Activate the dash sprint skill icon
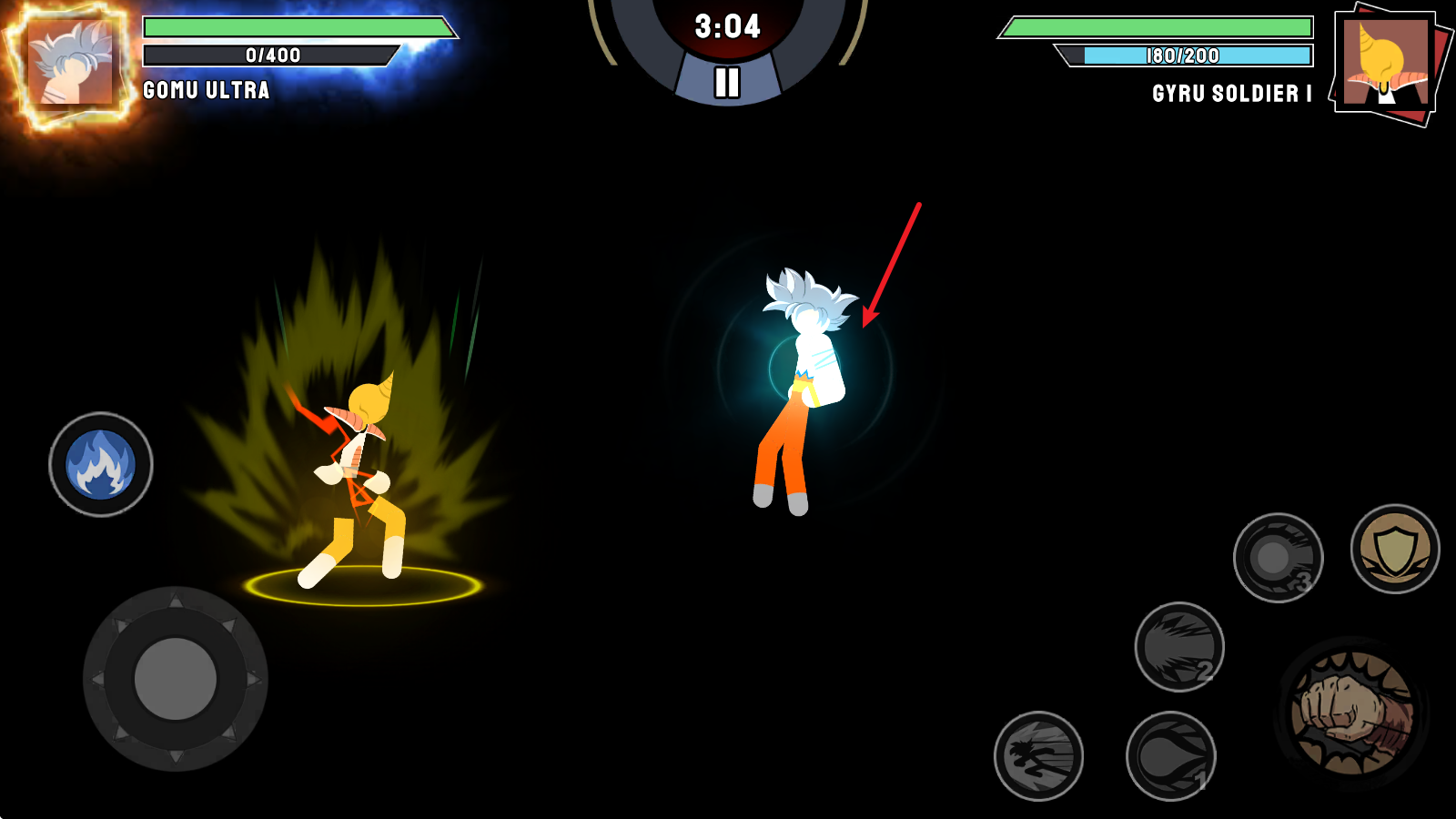The width and height of the screenshot is (1456, 819). coord(1038,756)
